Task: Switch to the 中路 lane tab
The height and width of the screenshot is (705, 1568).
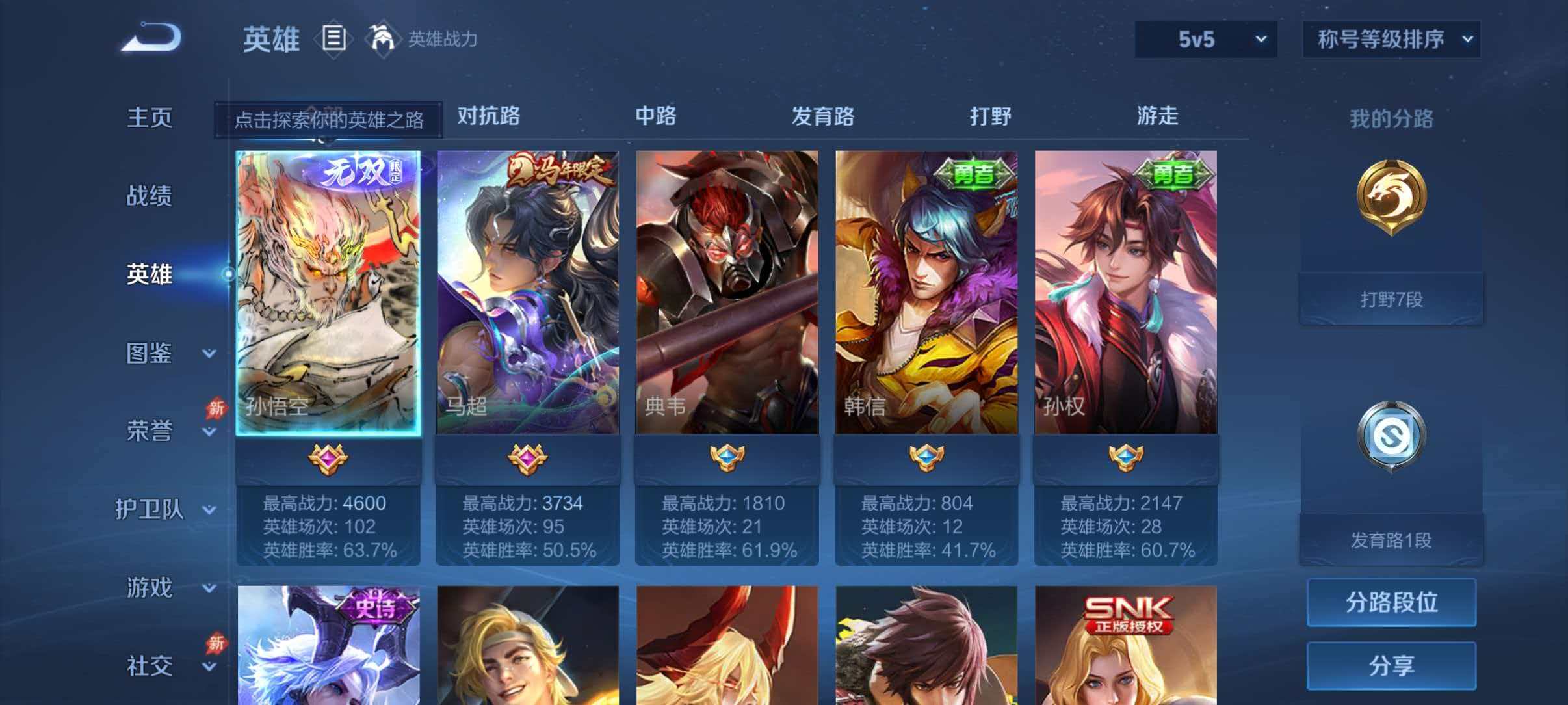Action: tap(657, 117)
